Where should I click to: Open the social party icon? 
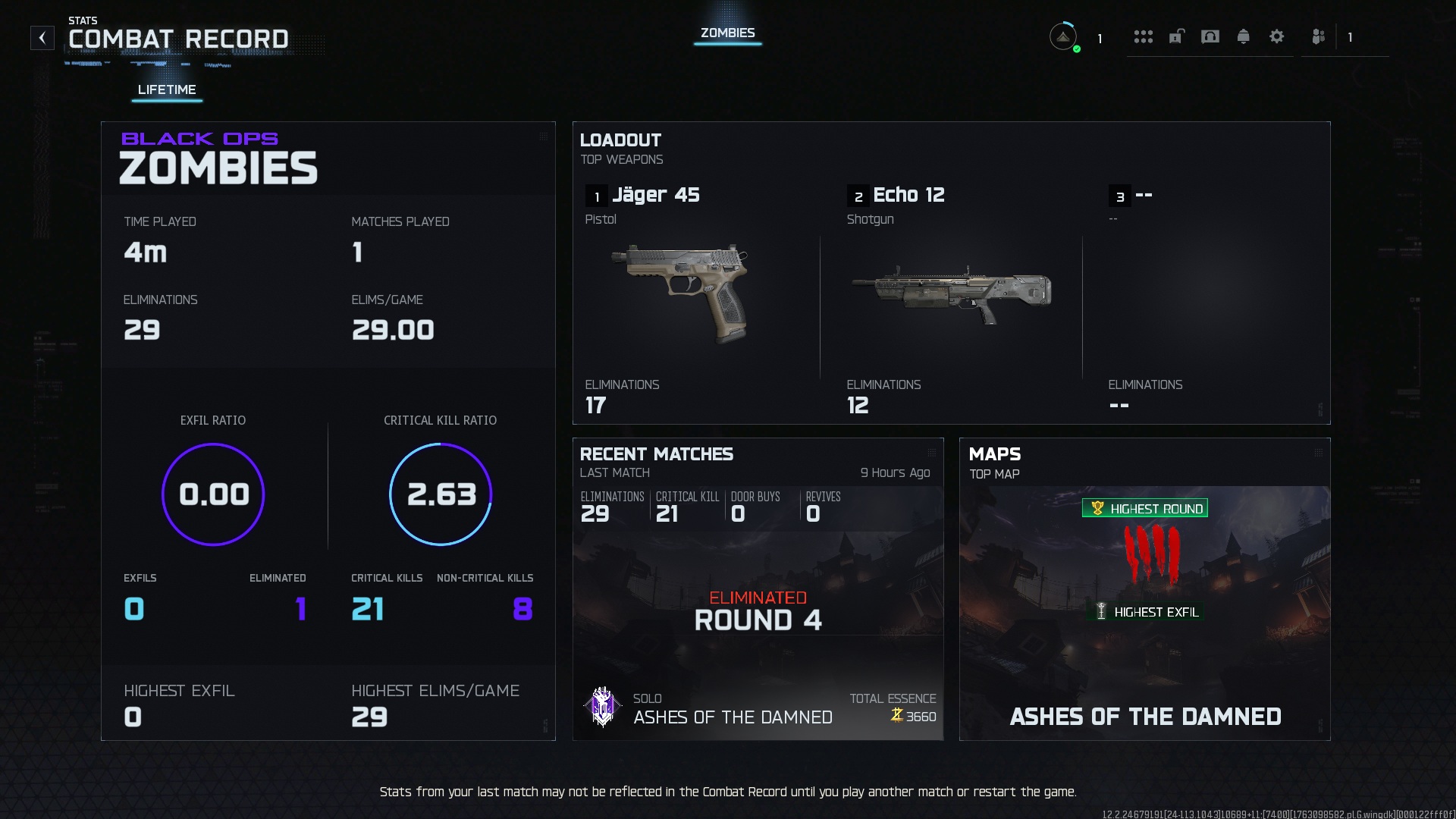[1319, 36]
